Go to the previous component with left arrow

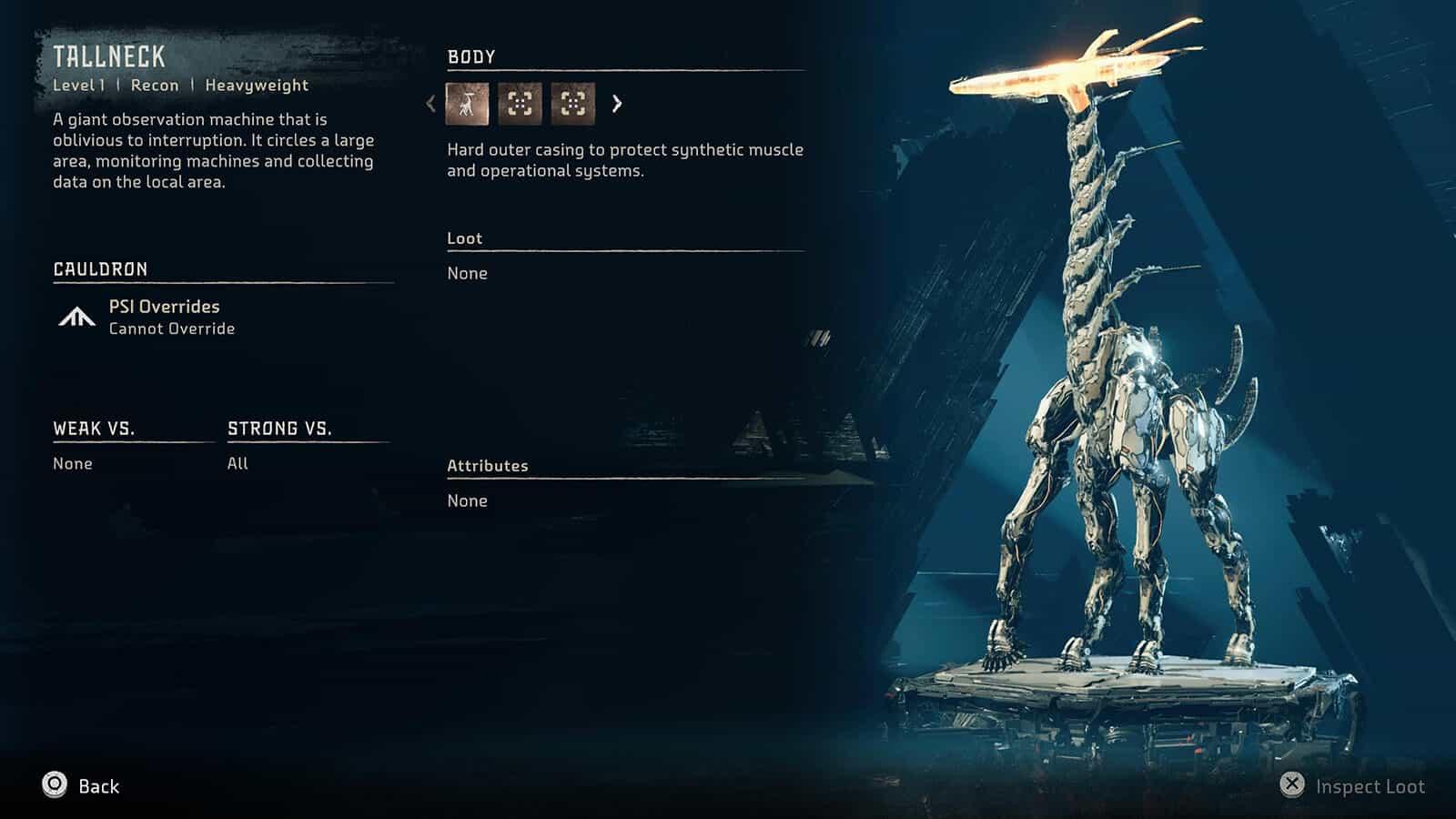431,104
